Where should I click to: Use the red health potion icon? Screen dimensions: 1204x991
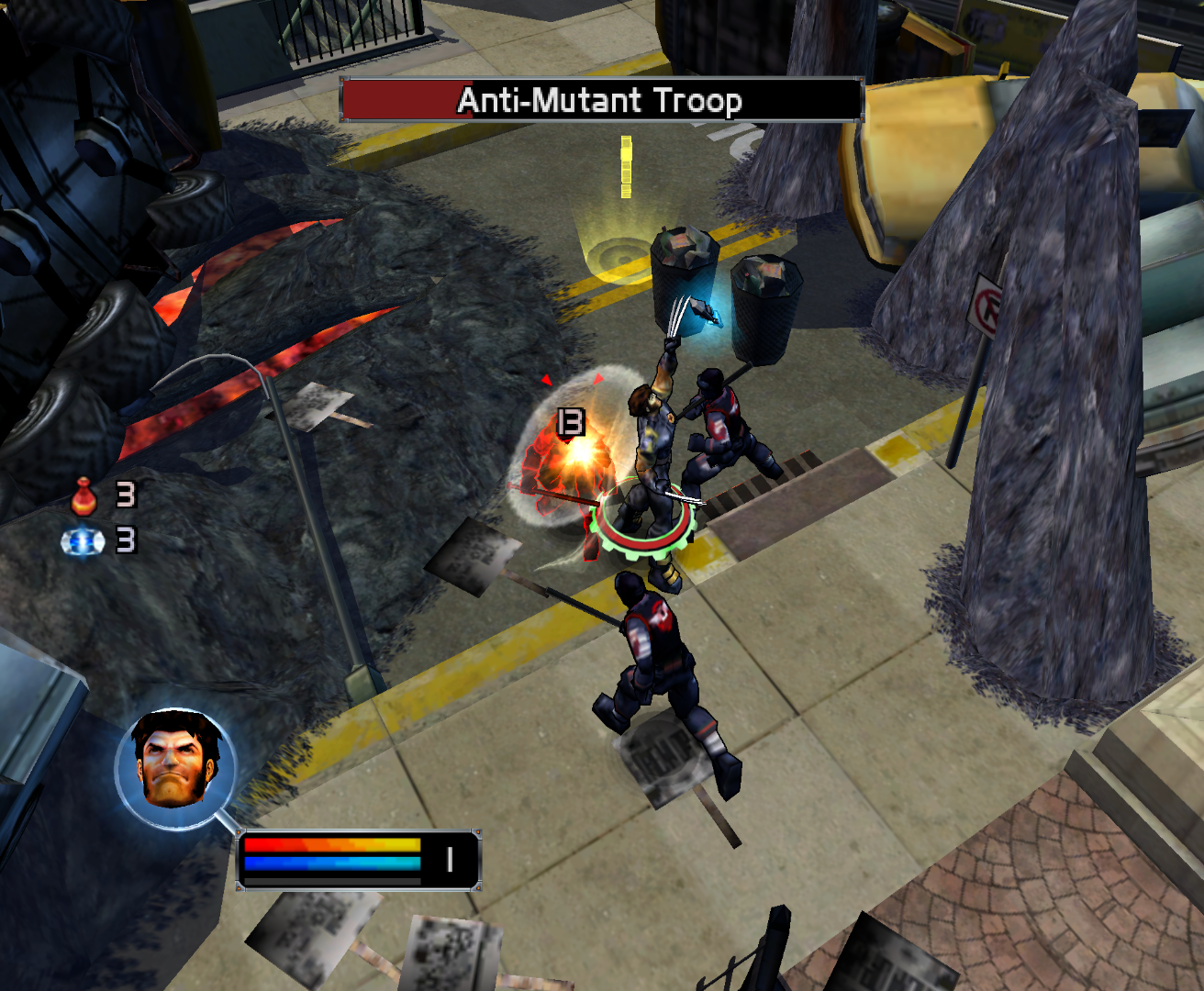point(84,496)
